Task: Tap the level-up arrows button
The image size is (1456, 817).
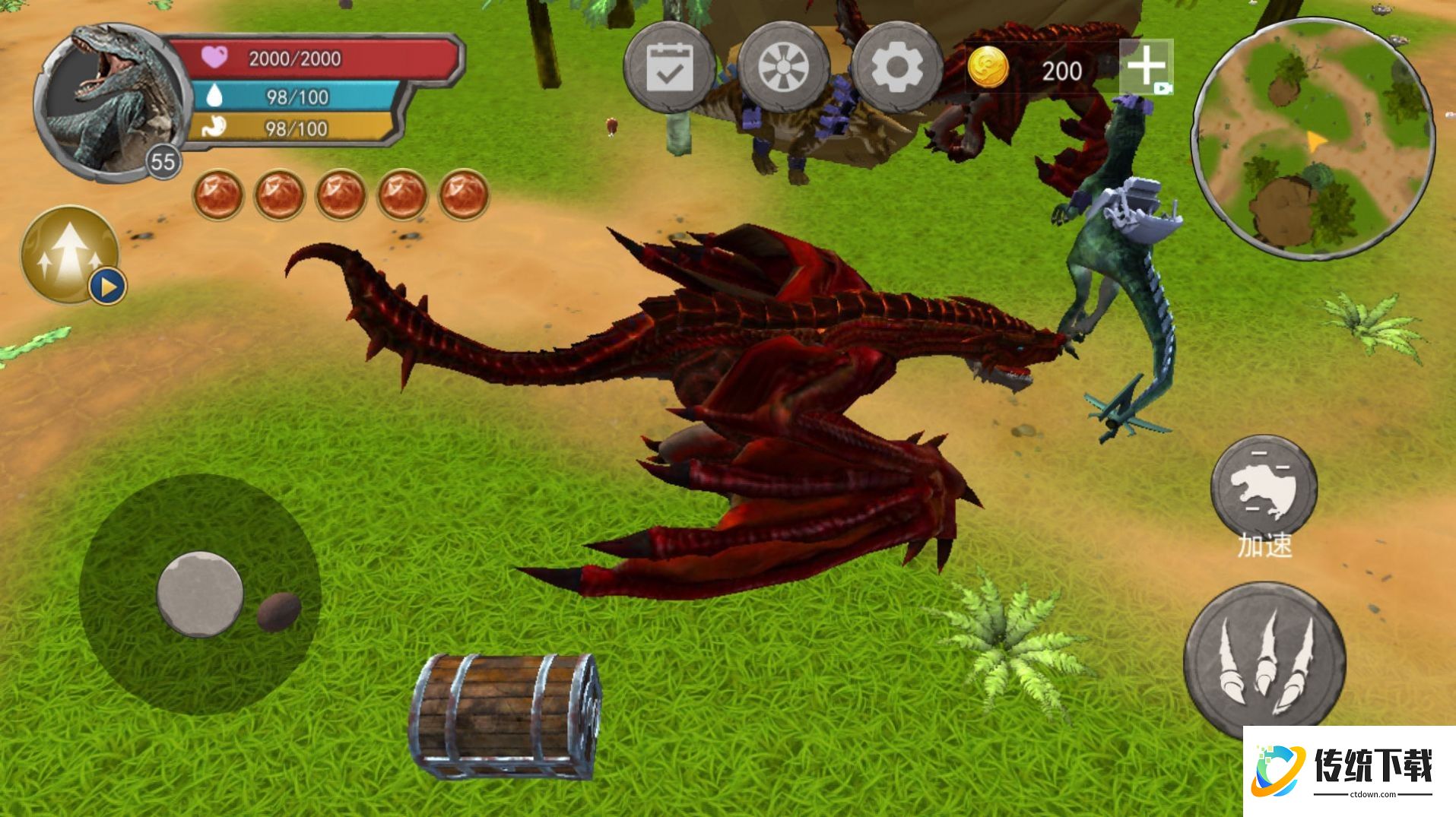Action: [70, 255]
